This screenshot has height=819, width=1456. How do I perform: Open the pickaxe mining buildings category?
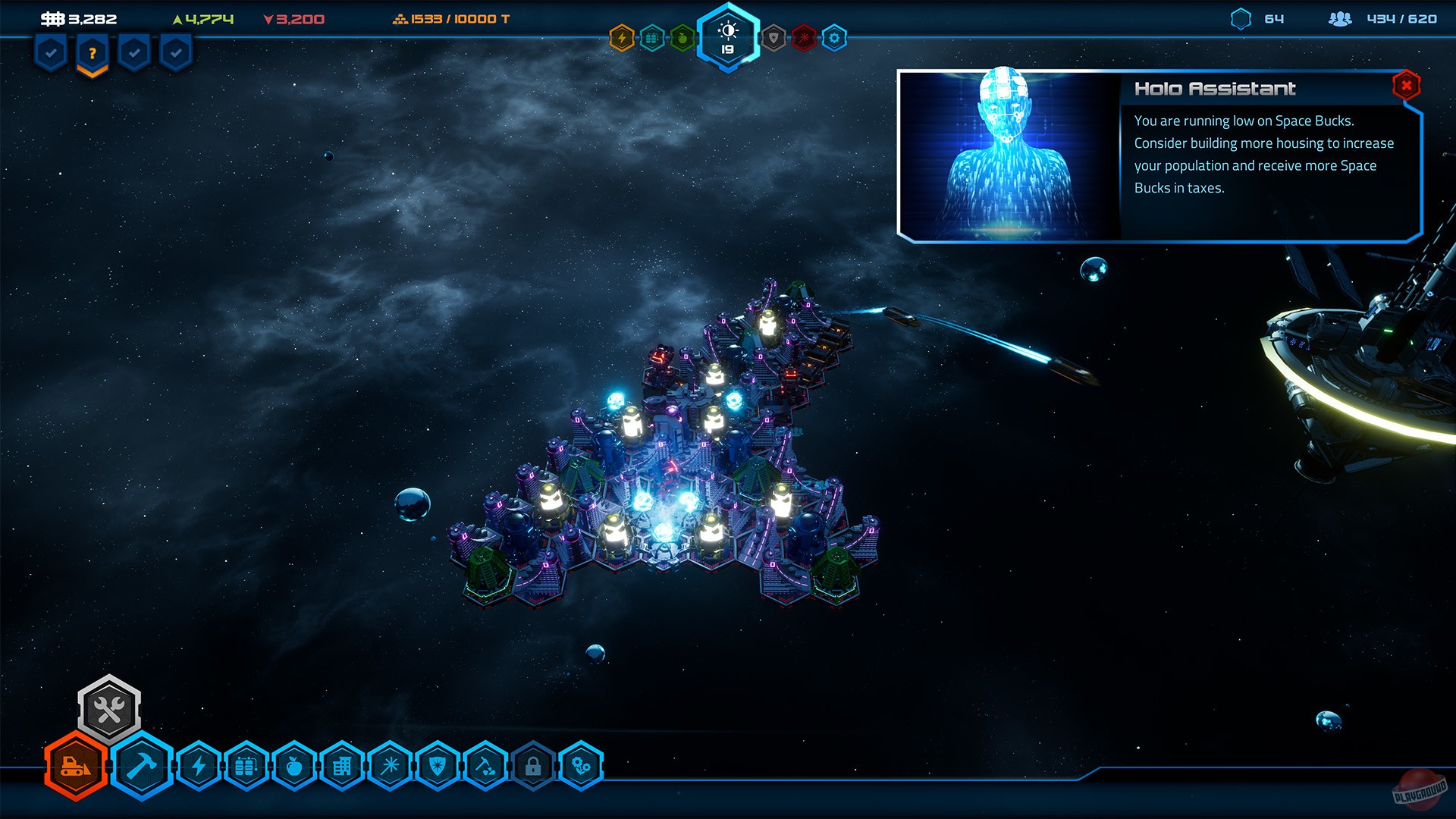coord(485,766)
